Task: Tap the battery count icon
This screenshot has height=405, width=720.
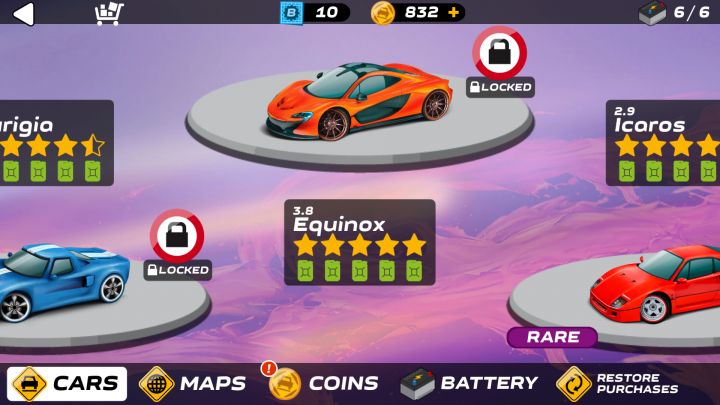Action: [x=652, y=13]
